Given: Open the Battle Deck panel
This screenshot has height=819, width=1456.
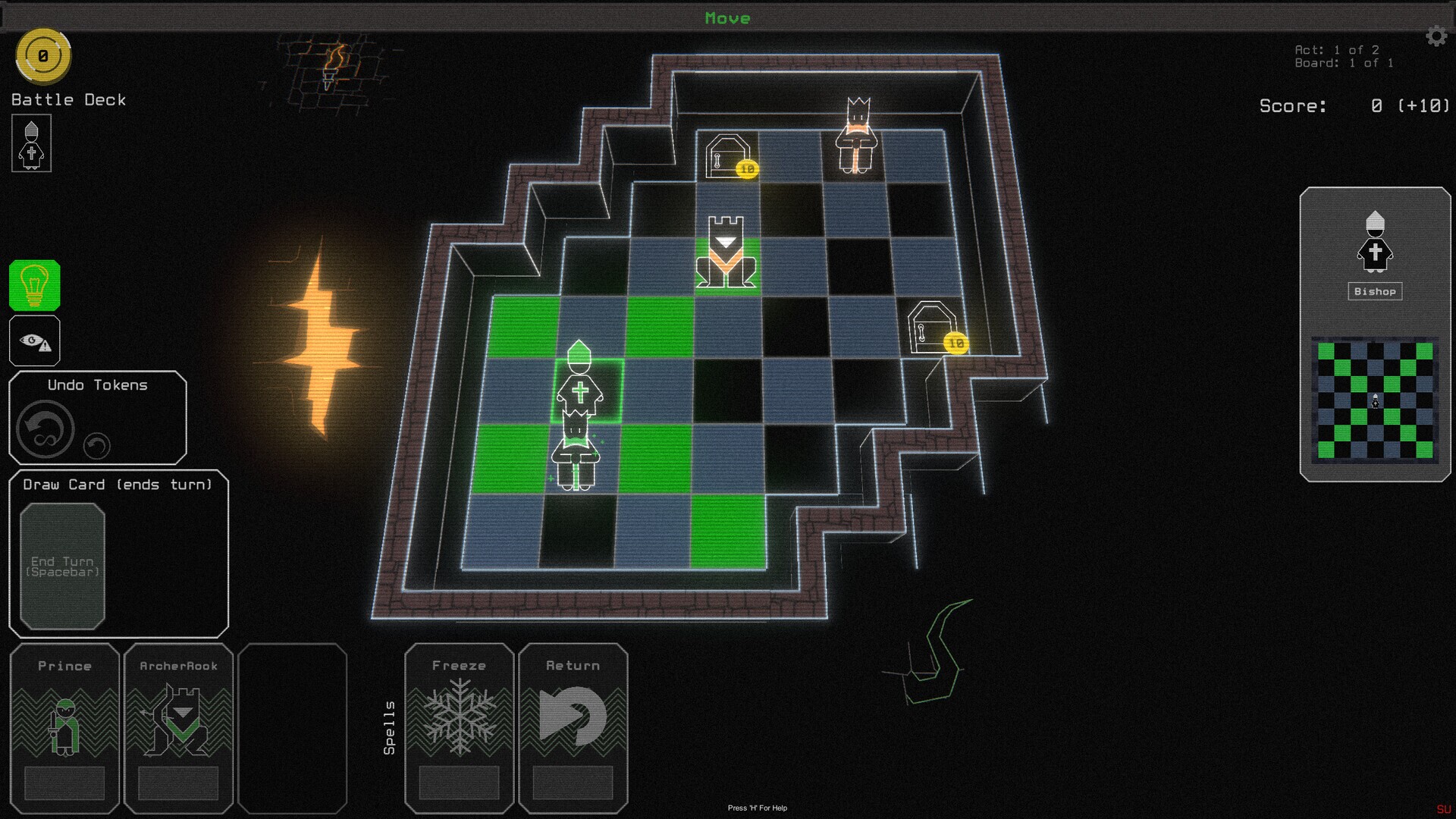Looking at the screenshot, I should [x=67, y=99].
